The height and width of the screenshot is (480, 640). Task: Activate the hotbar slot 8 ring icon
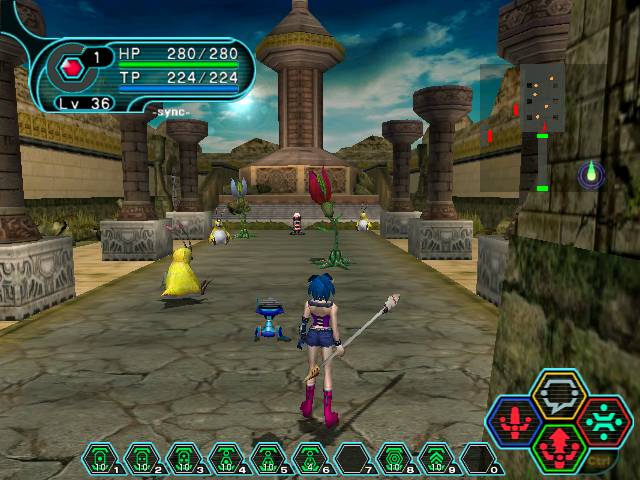[394, 460]
